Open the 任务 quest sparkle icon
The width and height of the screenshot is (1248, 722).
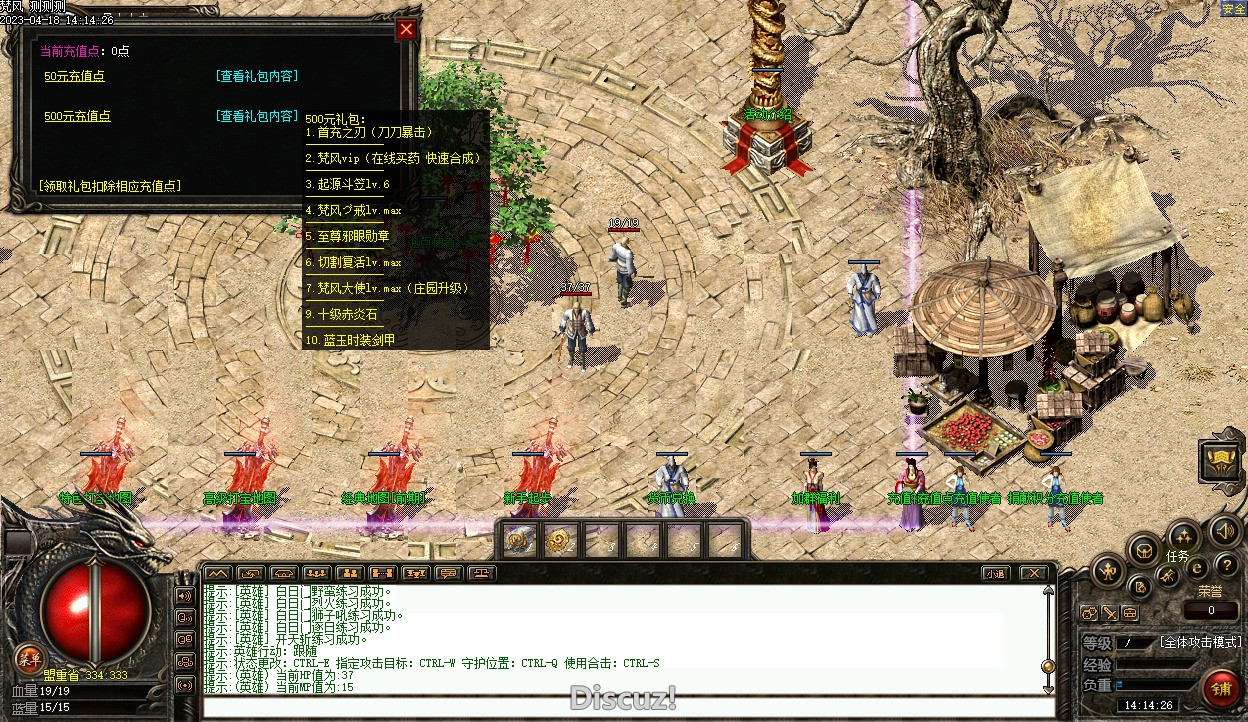coord(1184,536)
